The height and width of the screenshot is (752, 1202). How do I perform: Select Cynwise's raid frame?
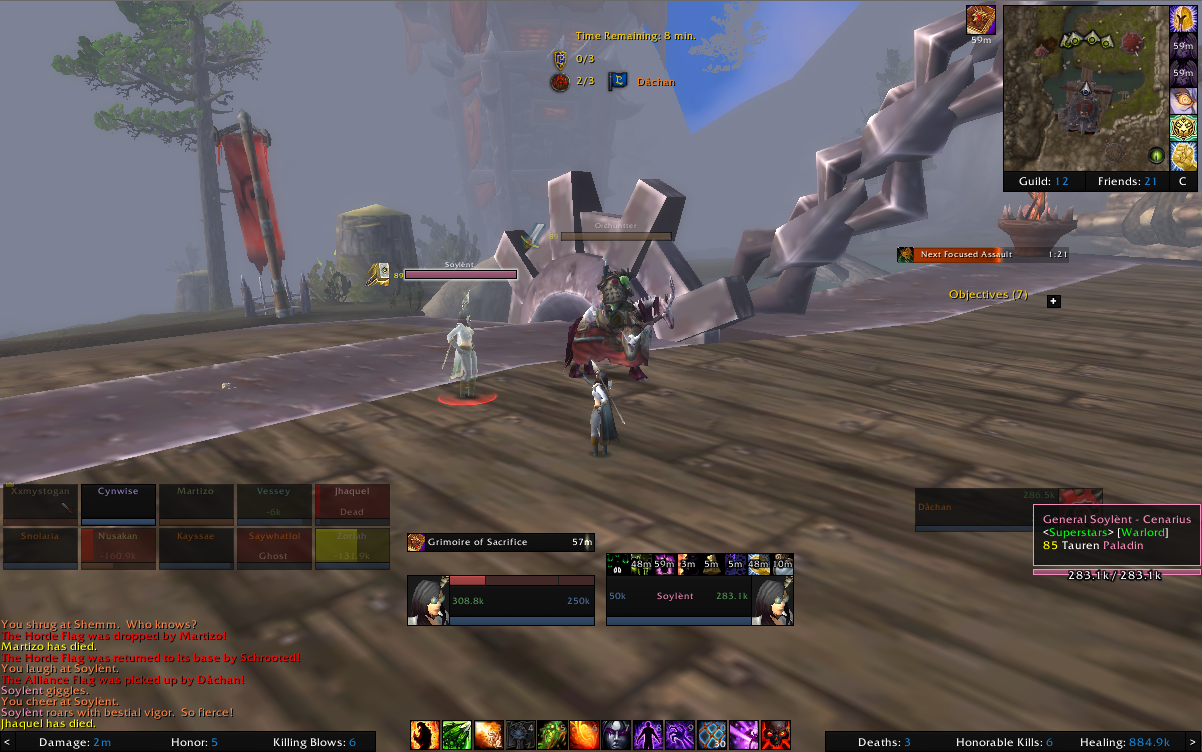118,504
